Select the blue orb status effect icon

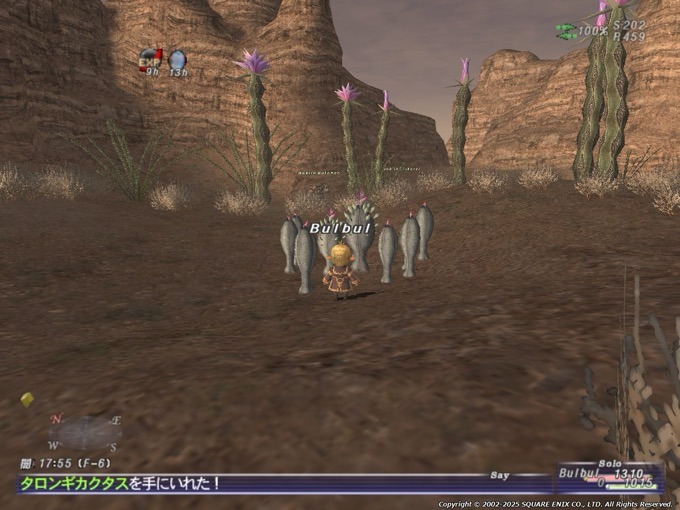[x=177, y=60]
